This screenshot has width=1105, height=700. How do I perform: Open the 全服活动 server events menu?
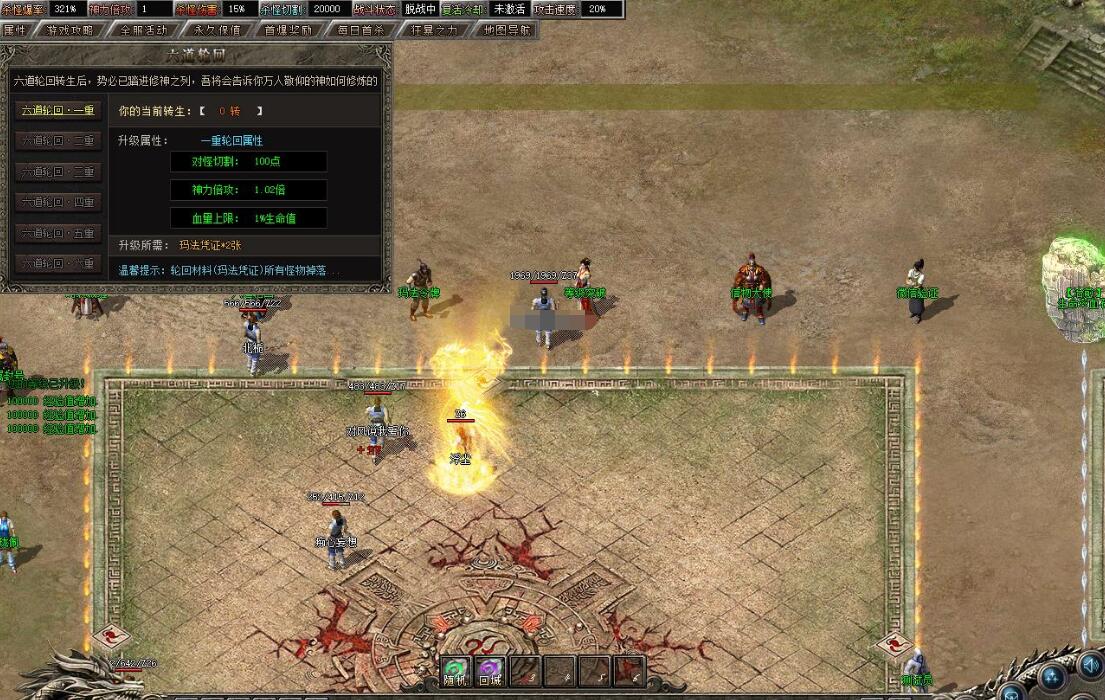[143, 30]
